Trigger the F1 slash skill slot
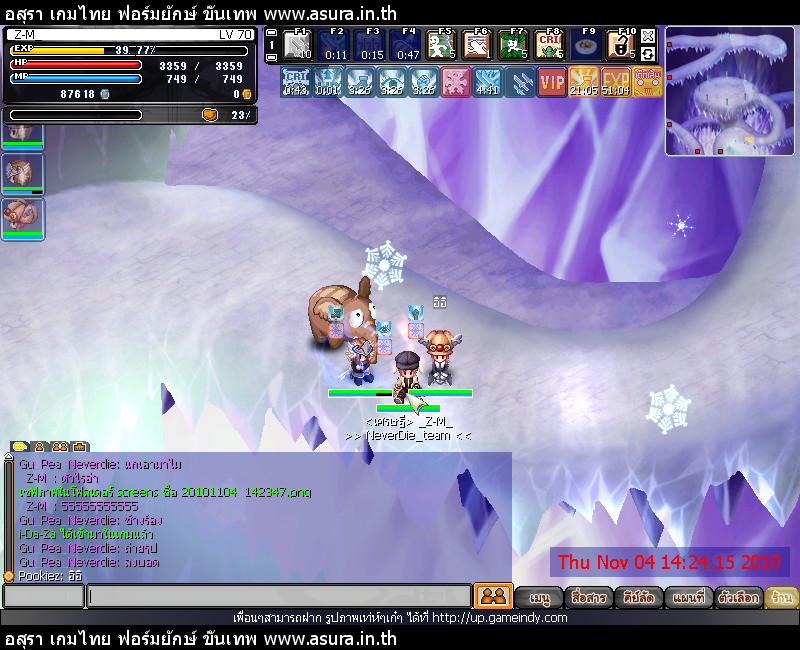800x650 pixels. point(297,45)
